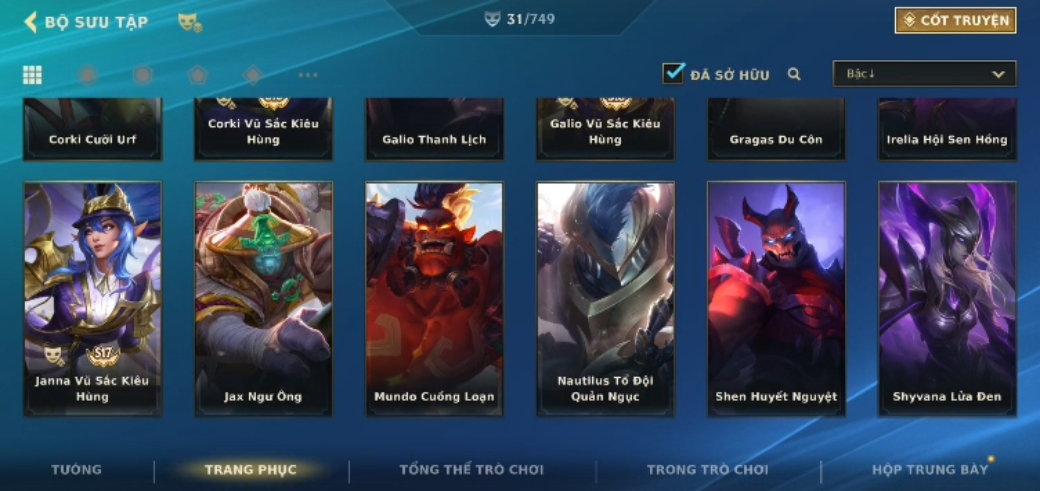Open the Gragas Du Côn skin
The height and width of the screenshot is (491, 1040).
tap(776, 129)
